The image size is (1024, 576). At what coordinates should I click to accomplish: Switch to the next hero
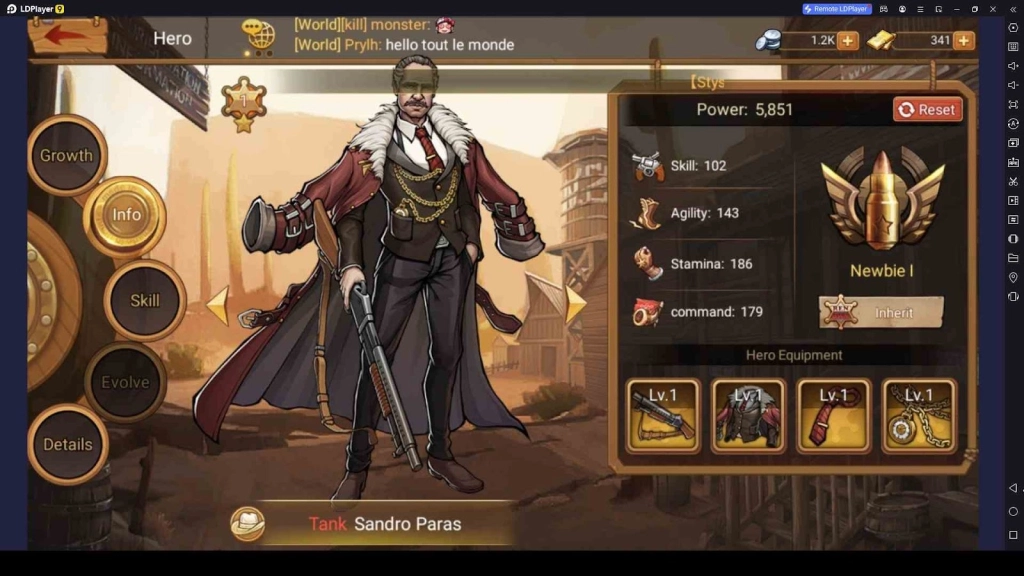(x=575, y=306)
